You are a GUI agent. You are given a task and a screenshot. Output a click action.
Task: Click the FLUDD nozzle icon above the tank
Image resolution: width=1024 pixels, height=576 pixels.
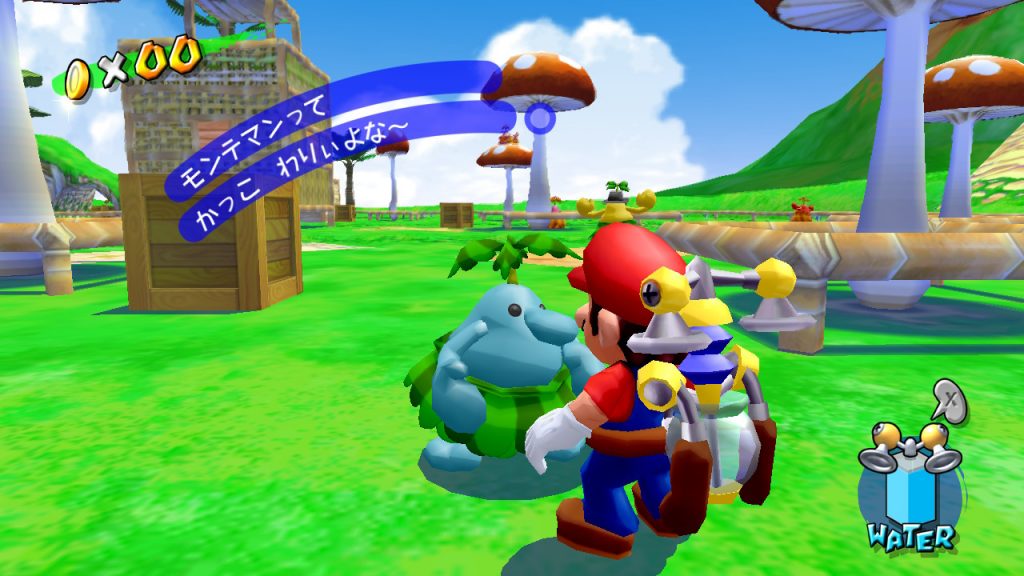(x=909, y=447)
